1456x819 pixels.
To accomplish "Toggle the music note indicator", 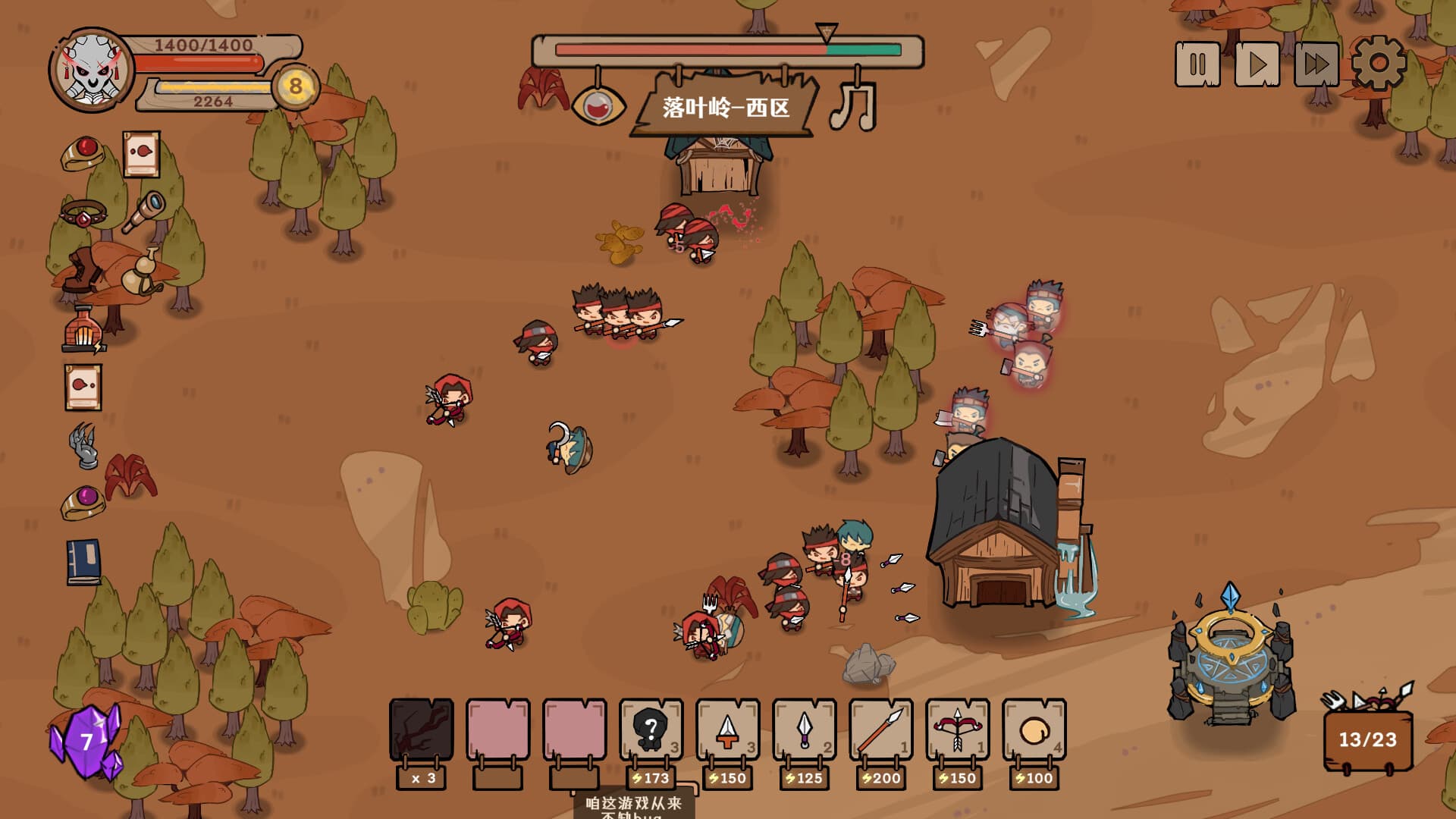I will 854,105.
